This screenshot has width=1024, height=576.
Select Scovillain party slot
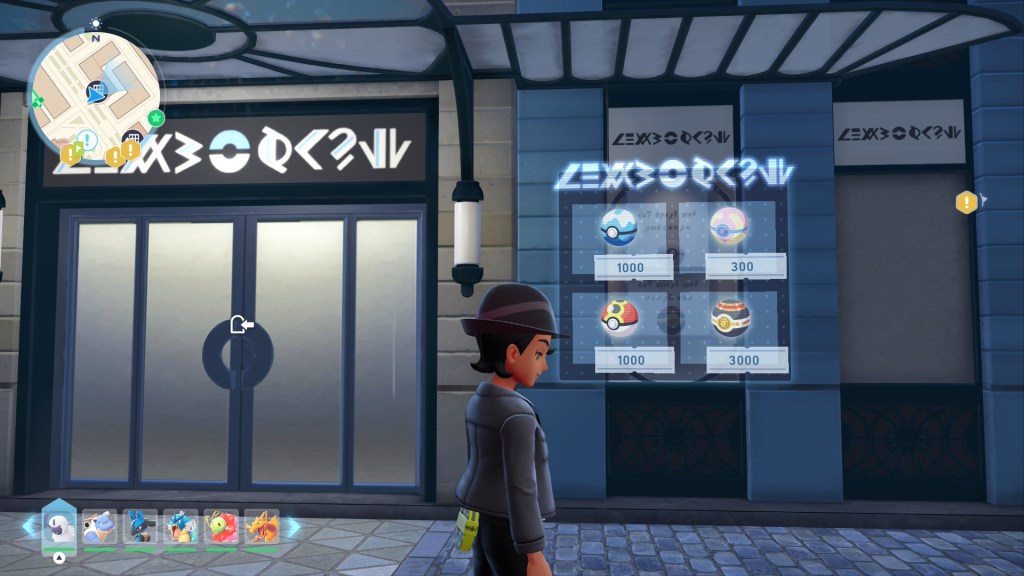click(x=221, y=526)
